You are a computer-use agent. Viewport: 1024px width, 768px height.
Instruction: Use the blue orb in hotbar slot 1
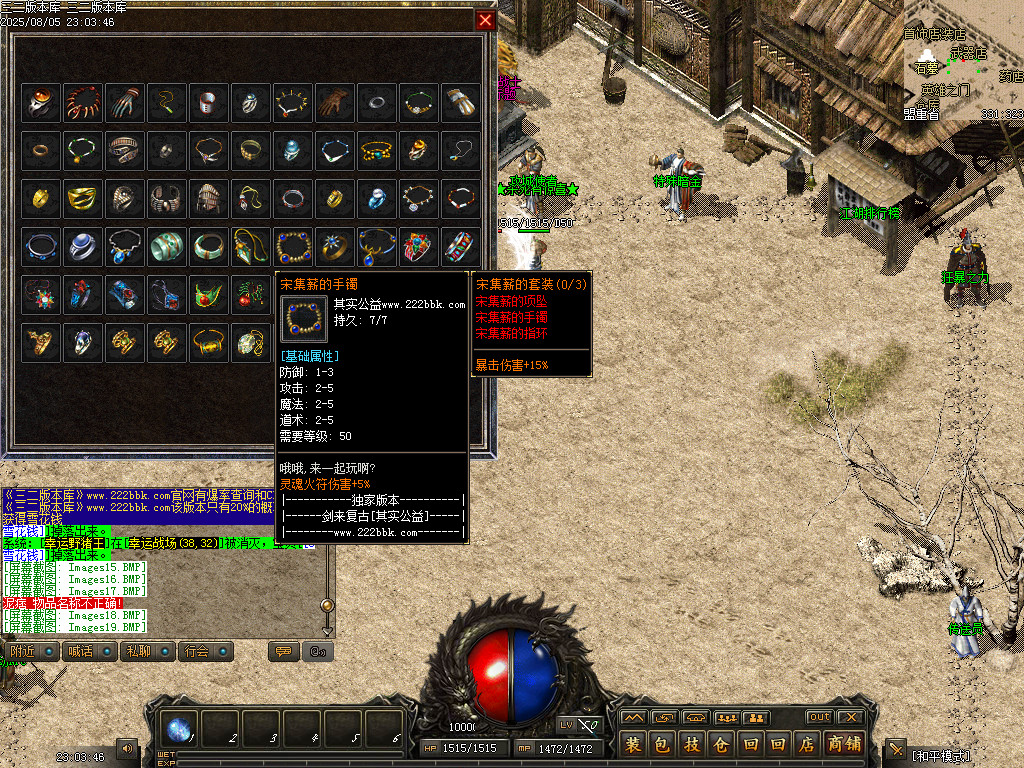pos(180,730)
